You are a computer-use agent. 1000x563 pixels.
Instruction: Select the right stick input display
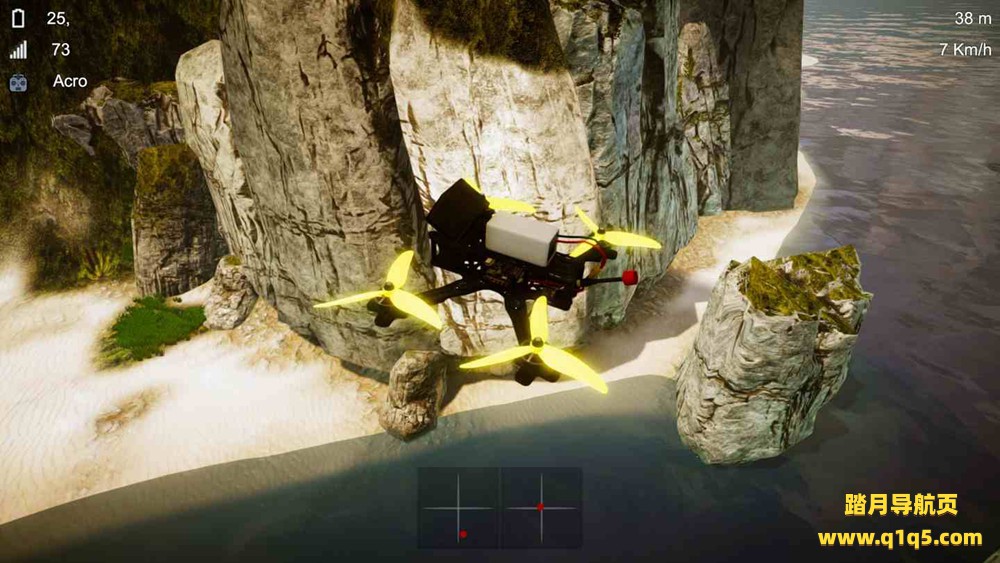(x=541, y=508)
